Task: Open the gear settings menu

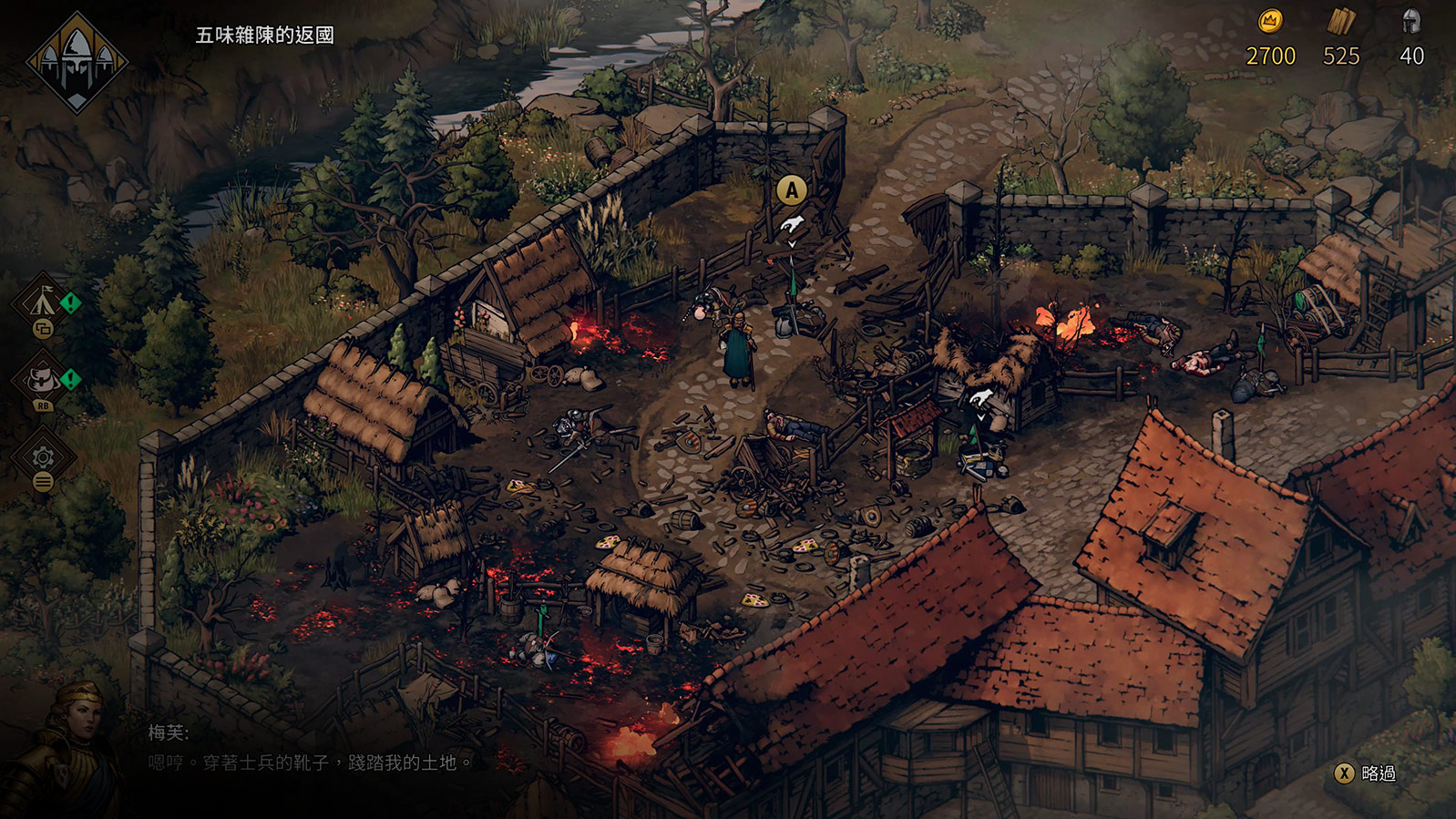Action: [x=43, y=456]
